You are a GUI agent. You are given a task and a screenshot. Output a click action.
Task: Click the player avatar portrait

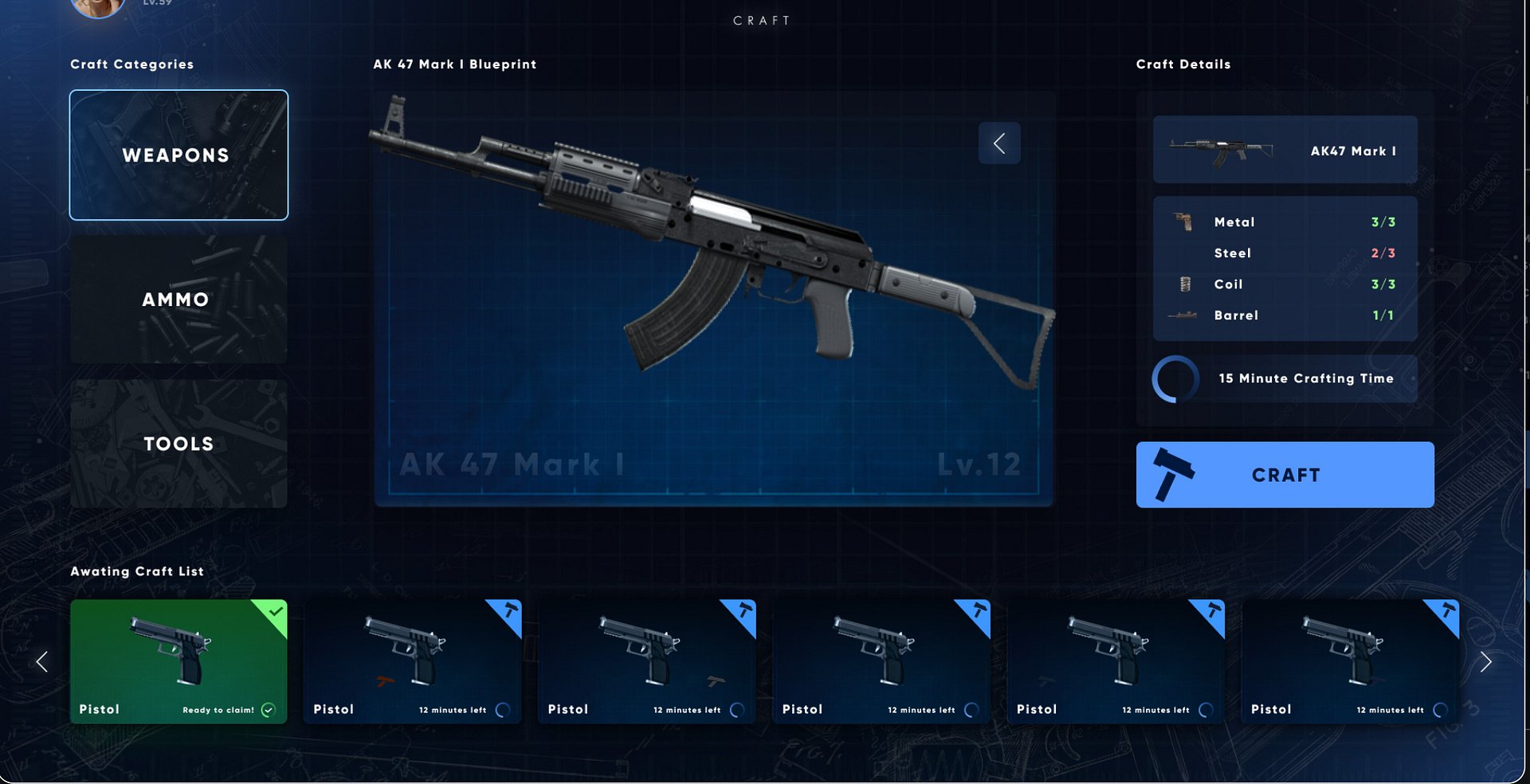click(x=97, y=6)
